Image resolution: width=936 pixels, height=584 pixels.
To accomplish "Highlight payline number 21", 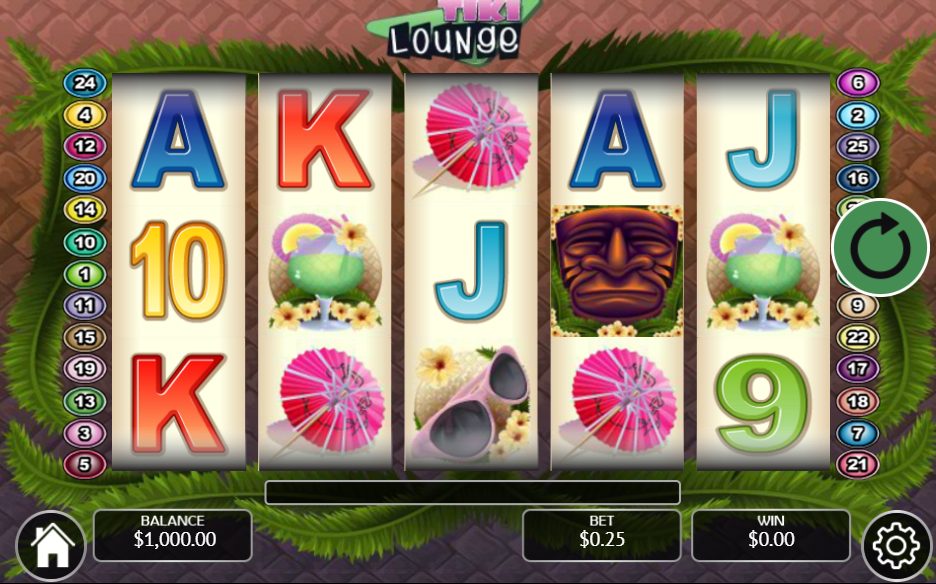I will 857,464.
